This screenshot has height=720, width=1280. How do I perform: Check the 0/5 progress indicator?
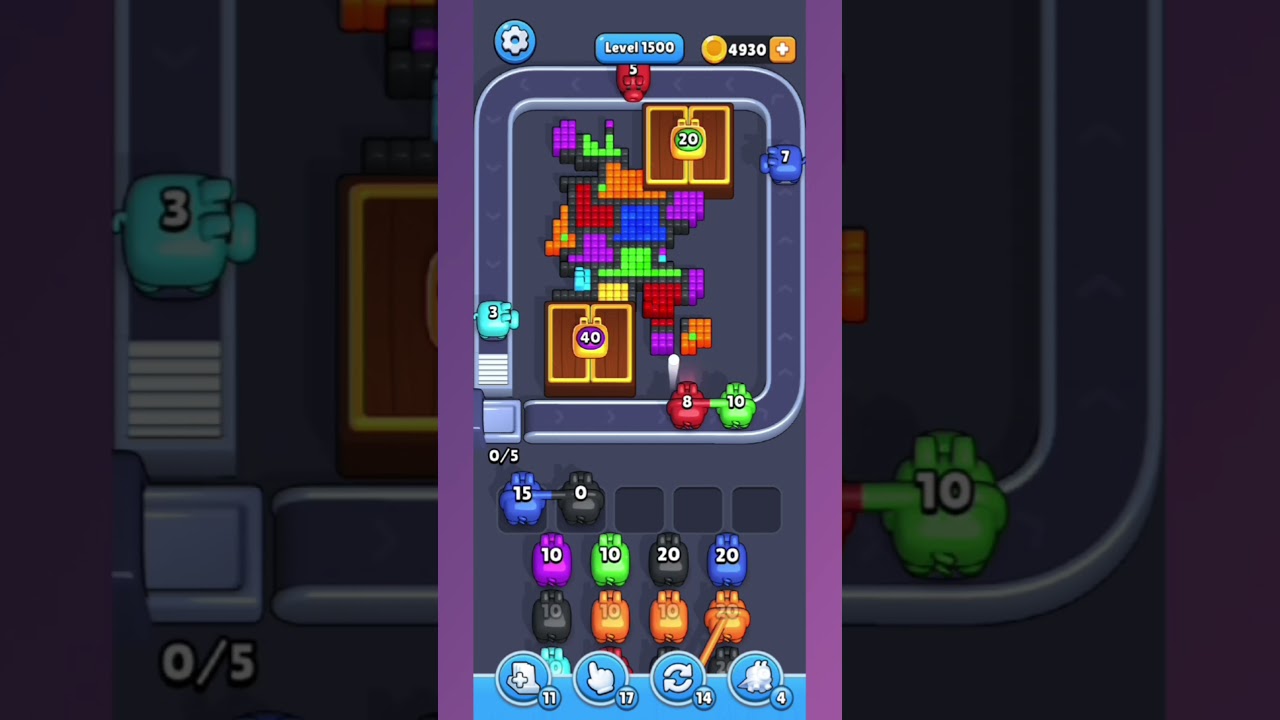pyautogui.click(x=504, y=455)
